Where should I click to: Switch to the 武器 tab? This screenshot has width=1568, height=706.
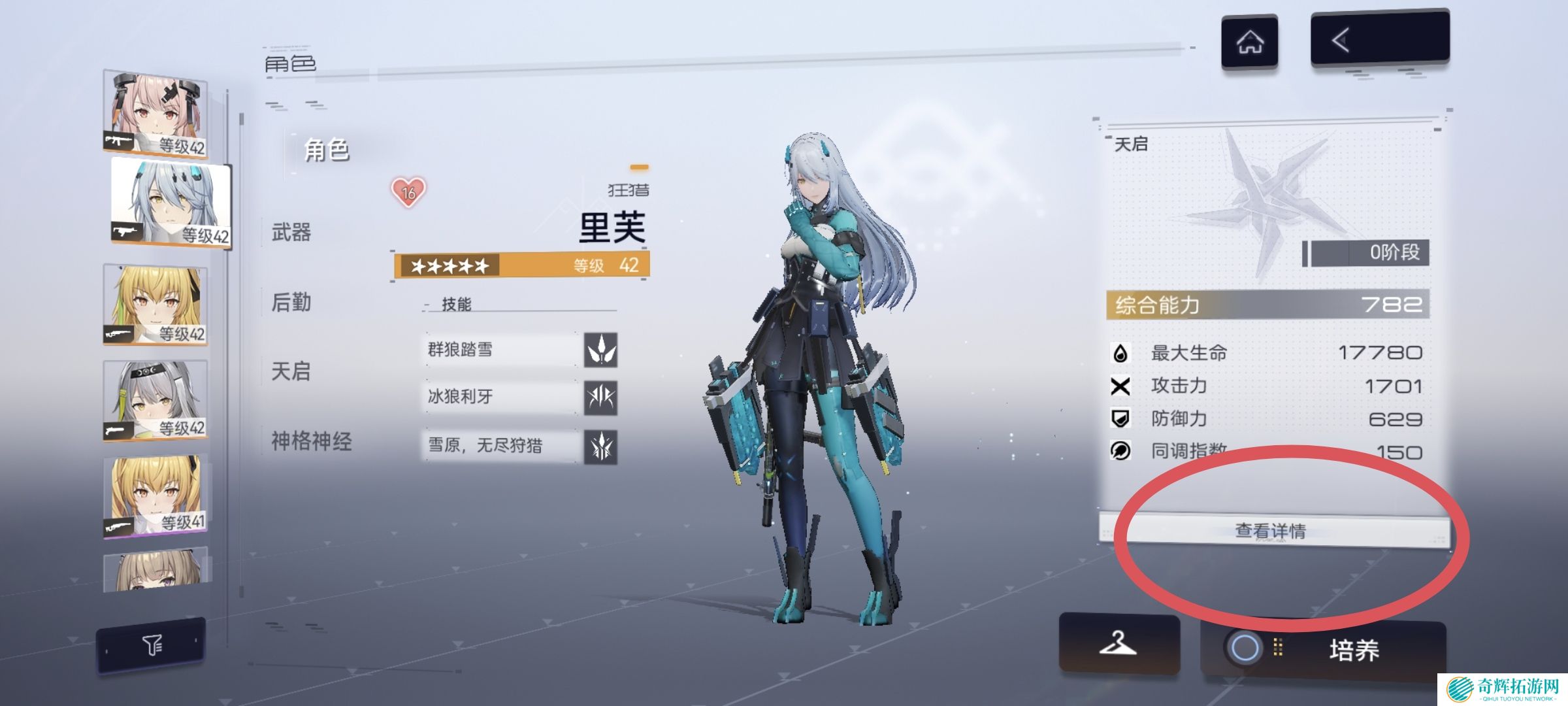(291, 232)
